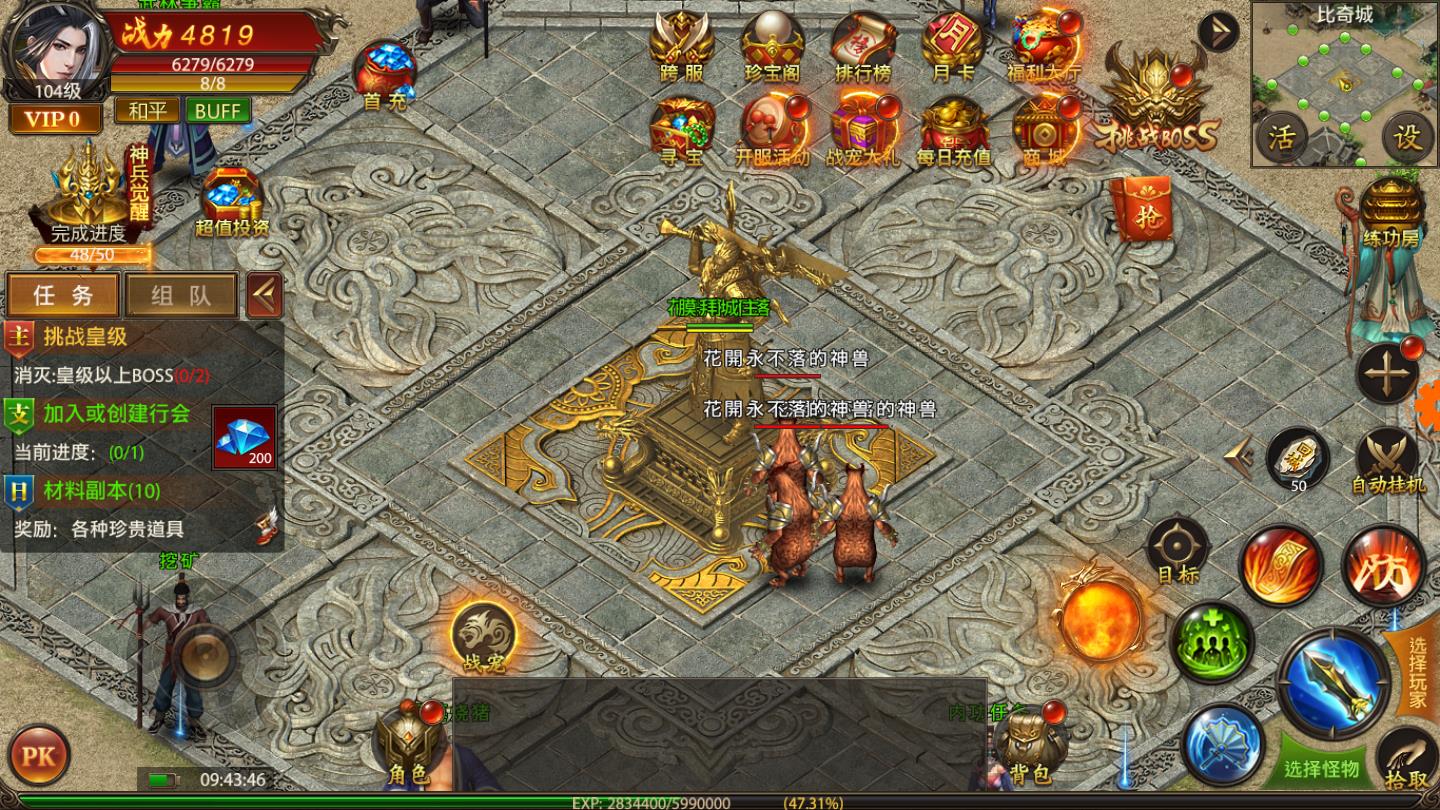Viewport: 1440px width, 810px height.
Task: Open the 首充 first recharge icon
Action: tap(385, 74)
